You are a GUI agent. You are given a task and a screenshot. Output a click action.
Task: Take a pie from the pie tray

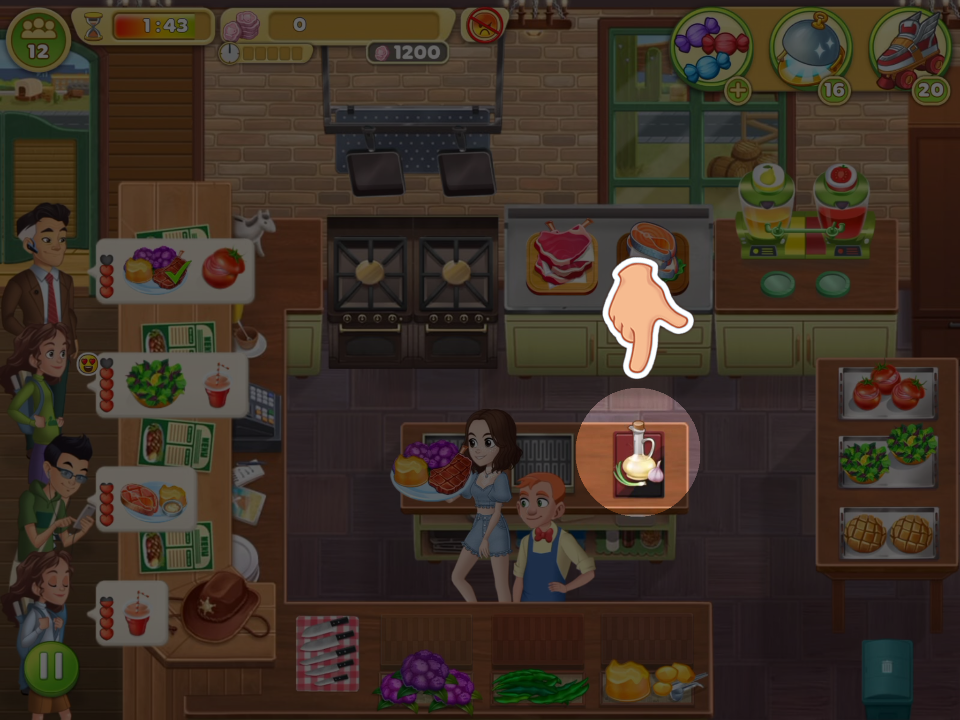[888, 533]
